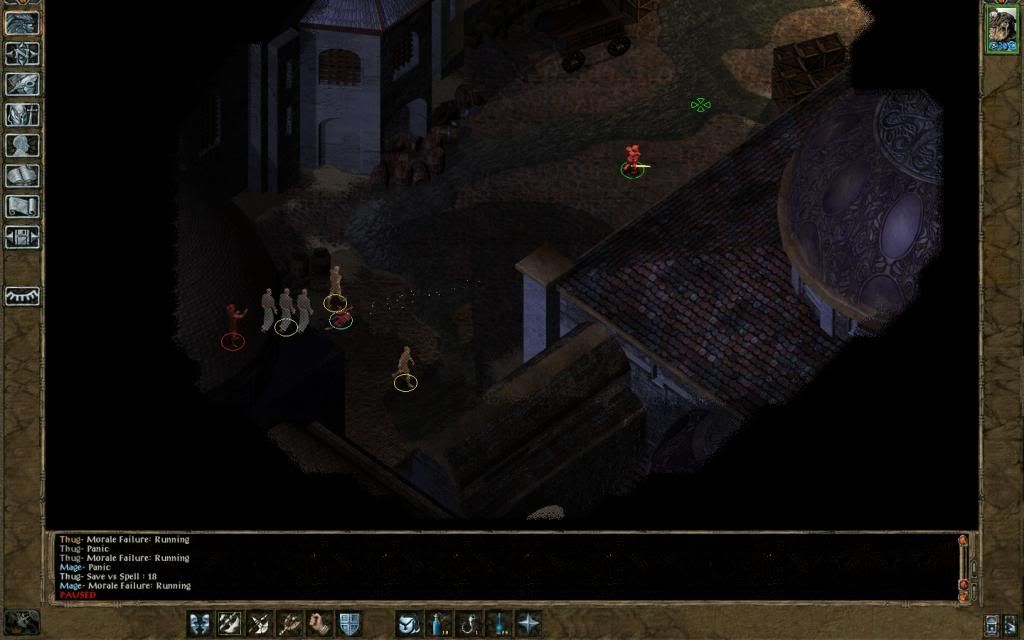Open the game options menu
The height and width of the screenshot is (640, 1024).
[22, 237]
